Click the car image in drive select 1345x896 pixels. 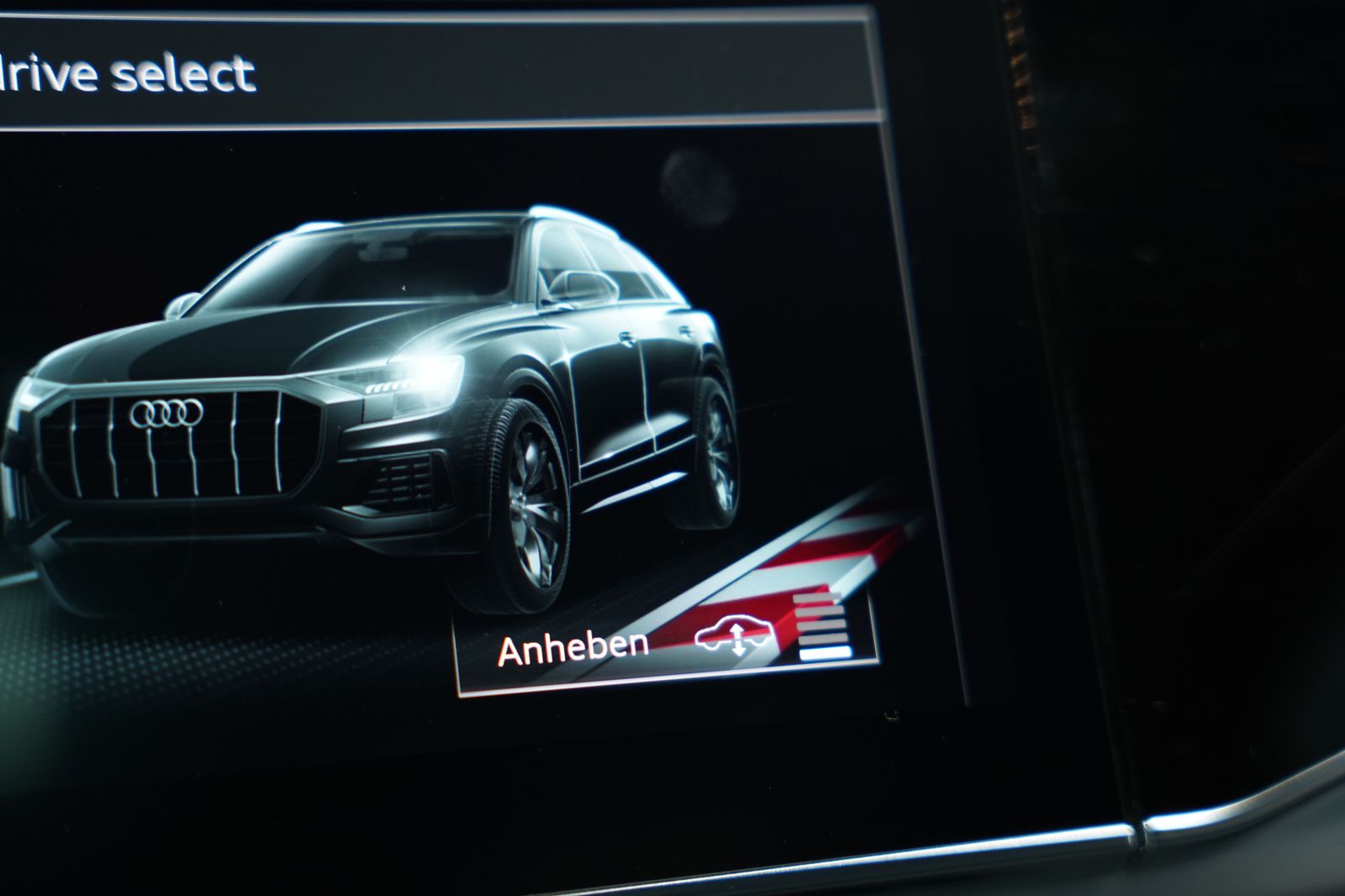pos(378,378)
